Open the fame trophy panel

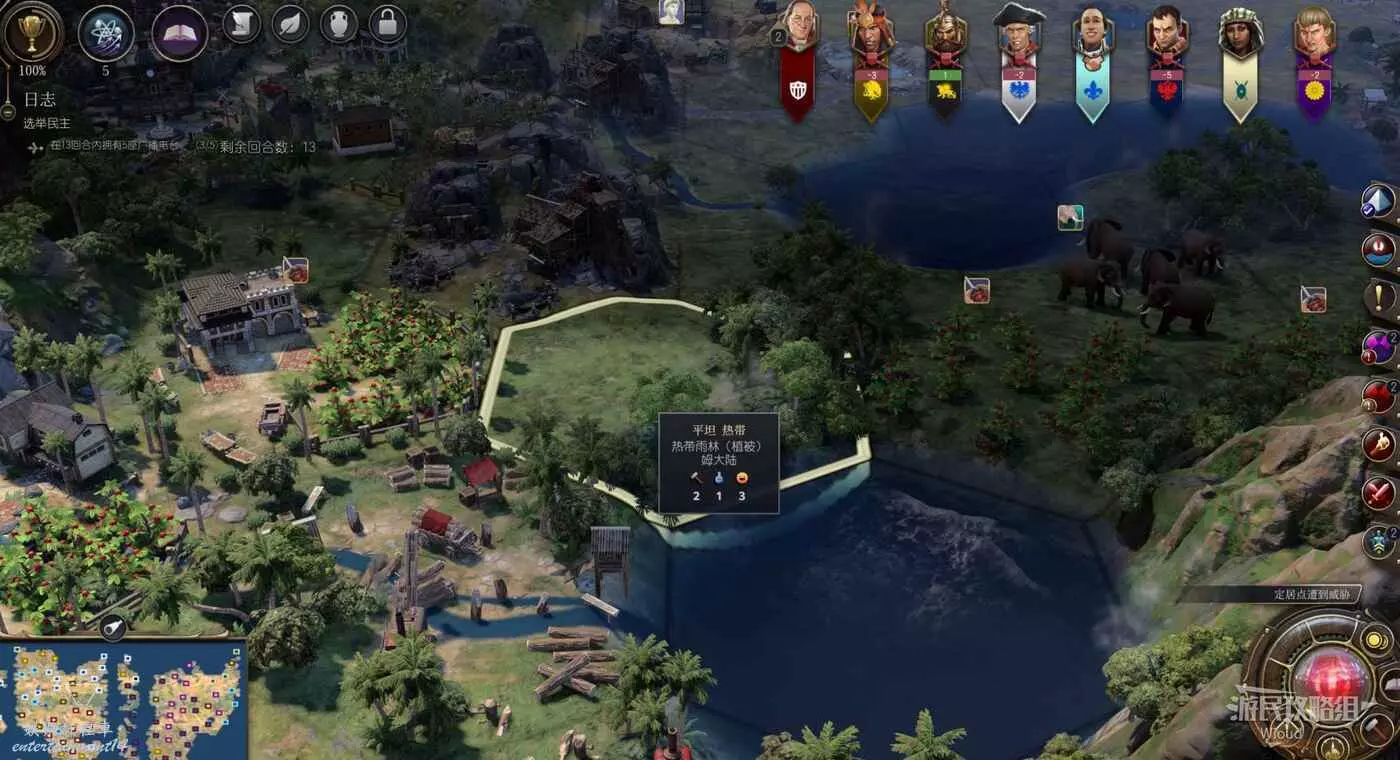[32, 33]
